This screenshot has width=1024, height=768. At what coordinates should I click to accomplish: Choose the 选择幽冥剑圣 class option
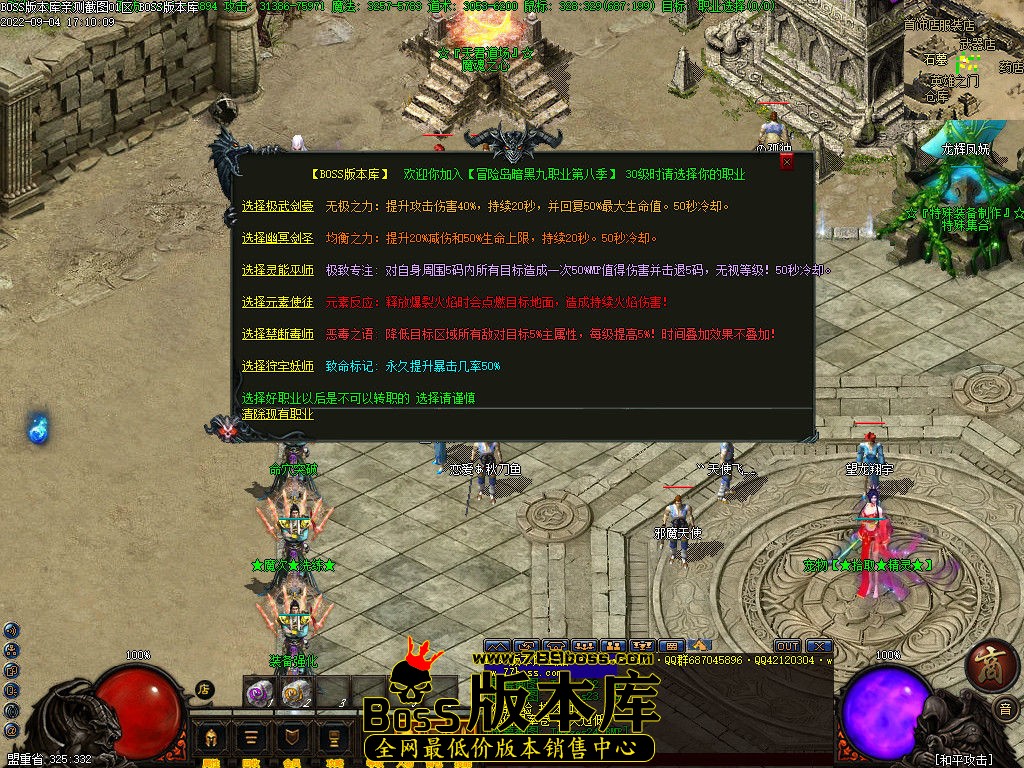(277, 239)
